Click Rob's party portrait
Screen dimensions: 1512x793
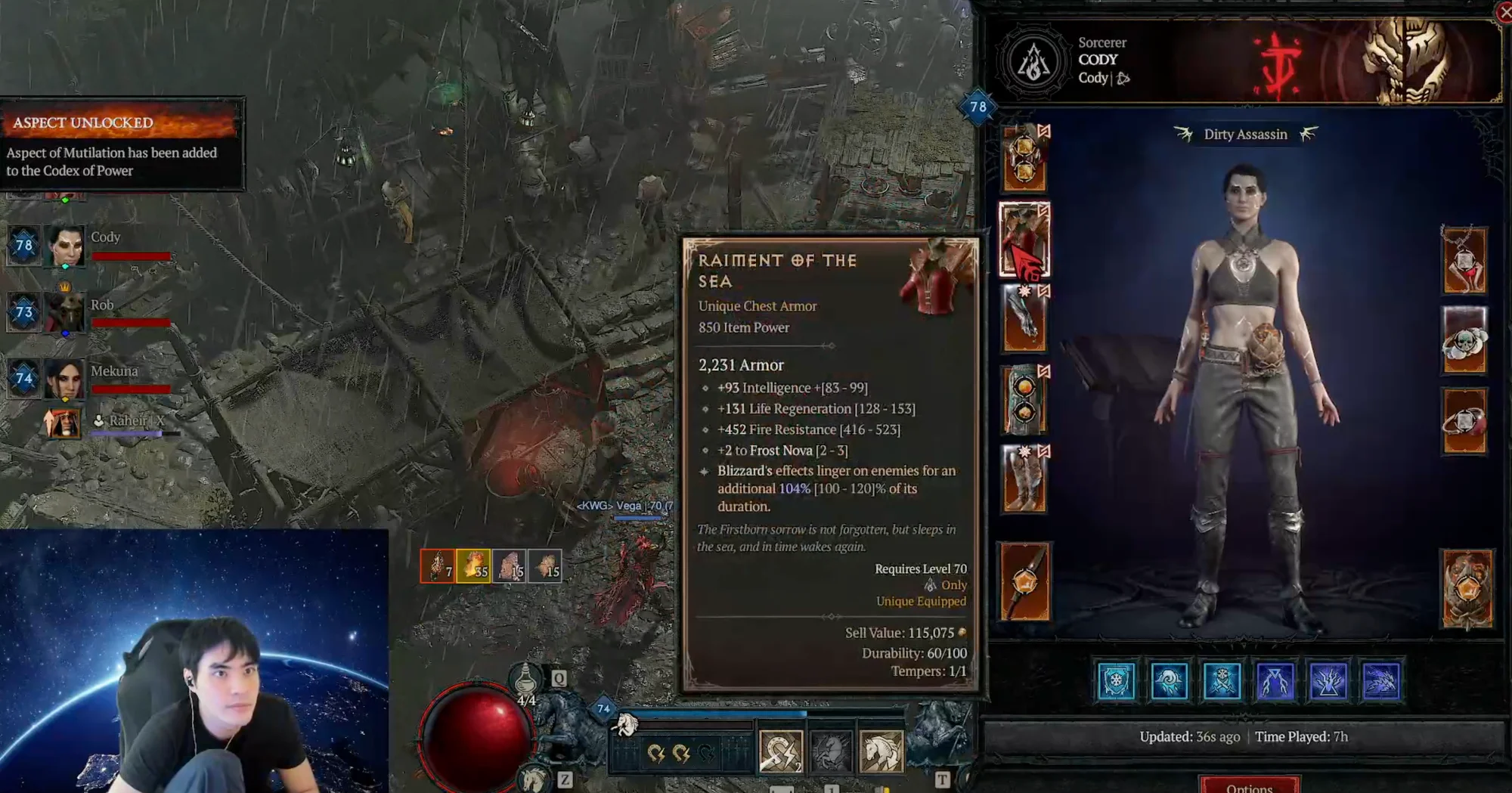point(65,311)
